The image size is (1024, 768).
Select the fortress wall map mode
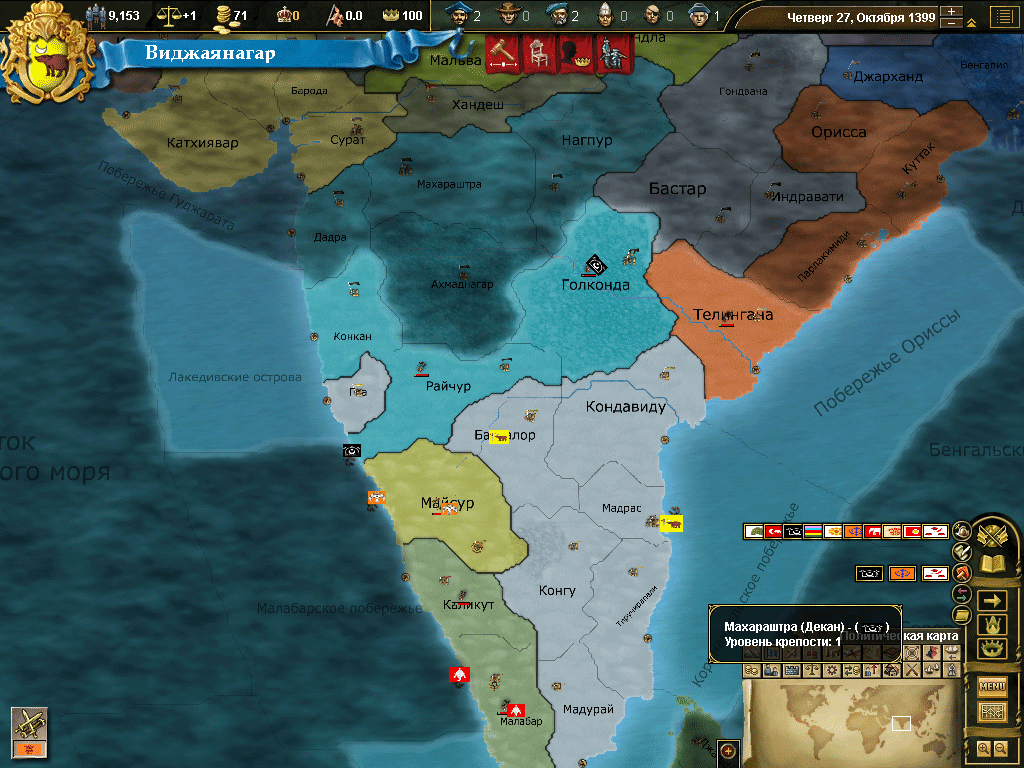pyautogui.click(x=790, y=670)
